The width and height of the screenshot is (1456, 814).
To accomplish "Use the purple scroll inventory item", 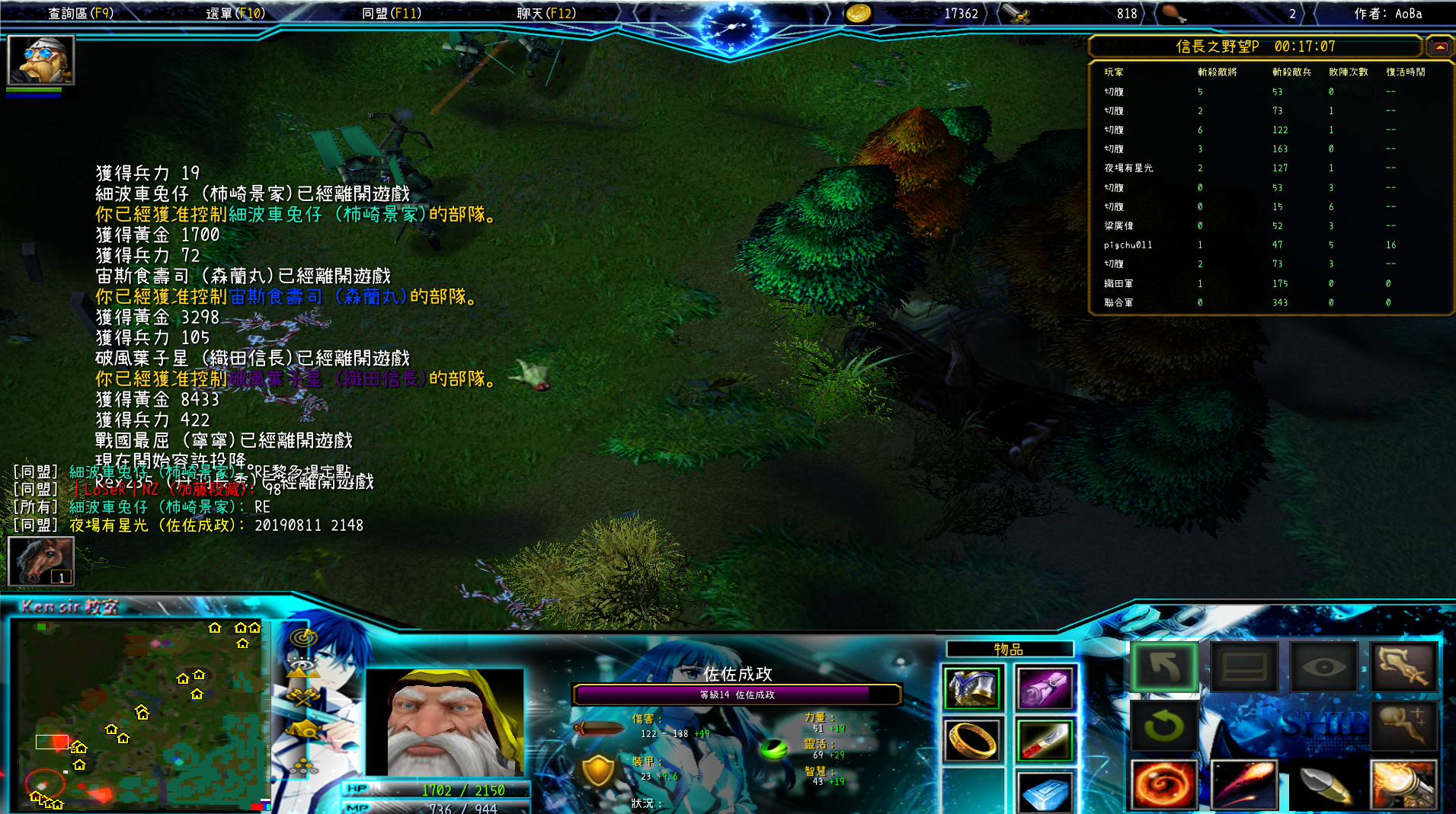I will 1045,688.
